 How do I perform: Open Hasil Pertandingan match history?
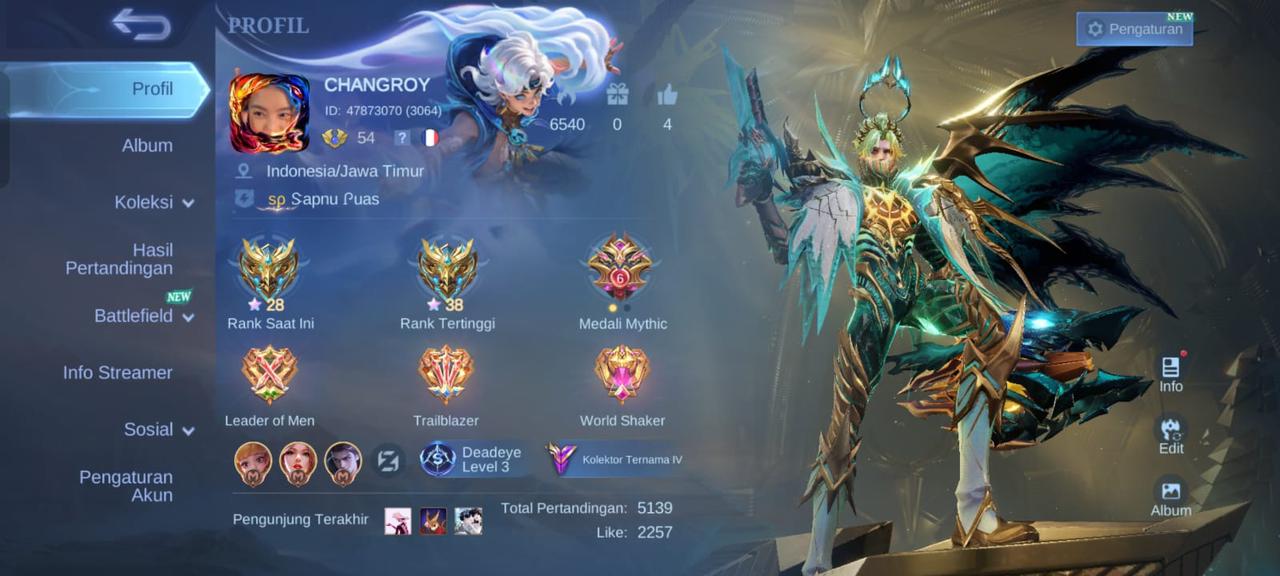click(120, 259)
